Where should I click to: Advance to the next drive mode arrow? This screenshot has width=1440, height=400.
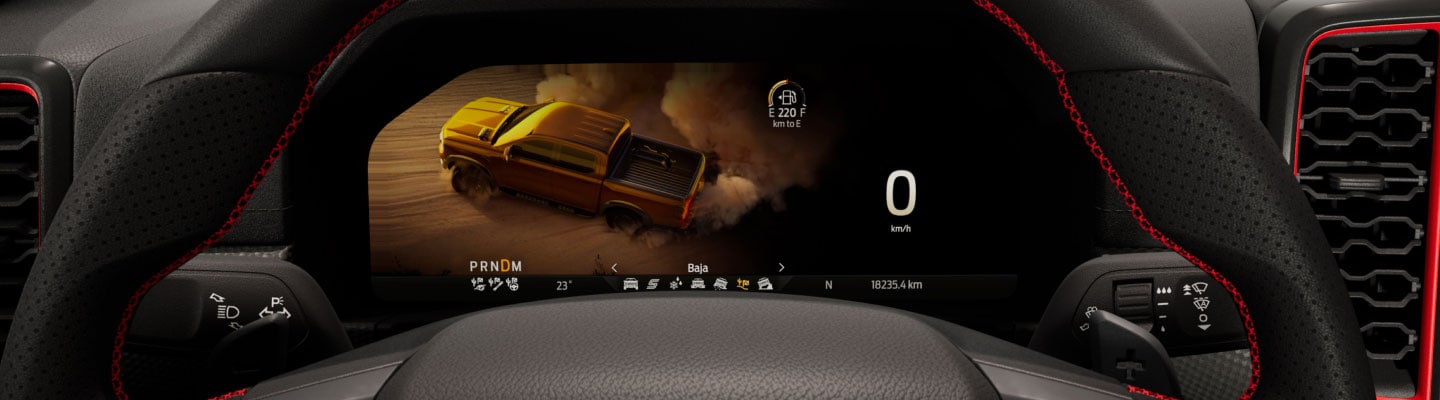pyautogui.click(x=781, y=267)
